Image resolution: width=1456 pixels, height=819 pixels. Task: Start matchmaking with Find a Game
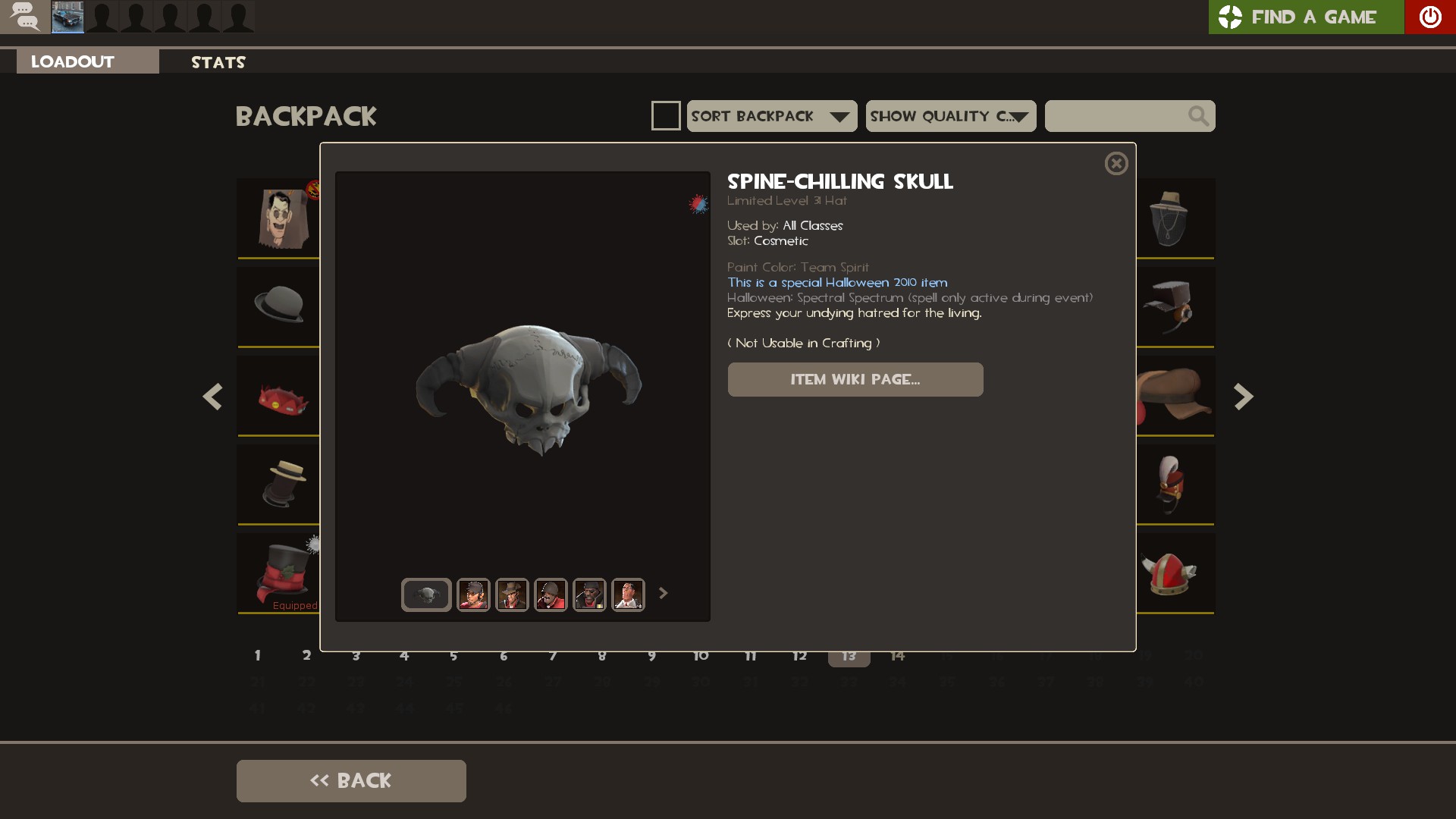(x=1306, y=17)
